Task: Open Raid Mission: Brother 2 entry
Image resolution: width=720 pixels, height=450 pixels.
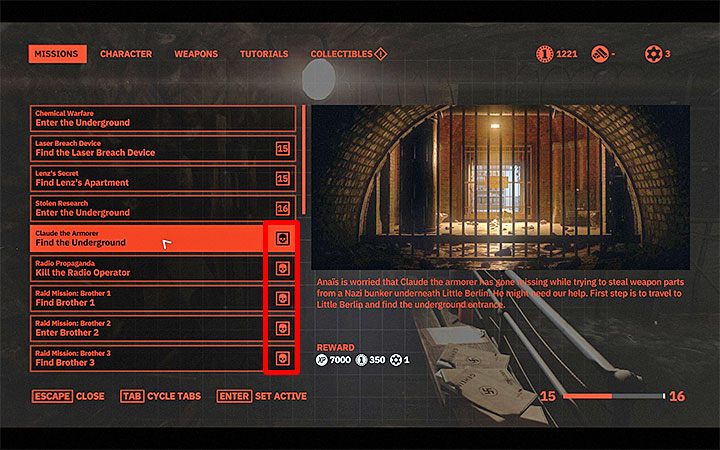Action: [148, 328]
